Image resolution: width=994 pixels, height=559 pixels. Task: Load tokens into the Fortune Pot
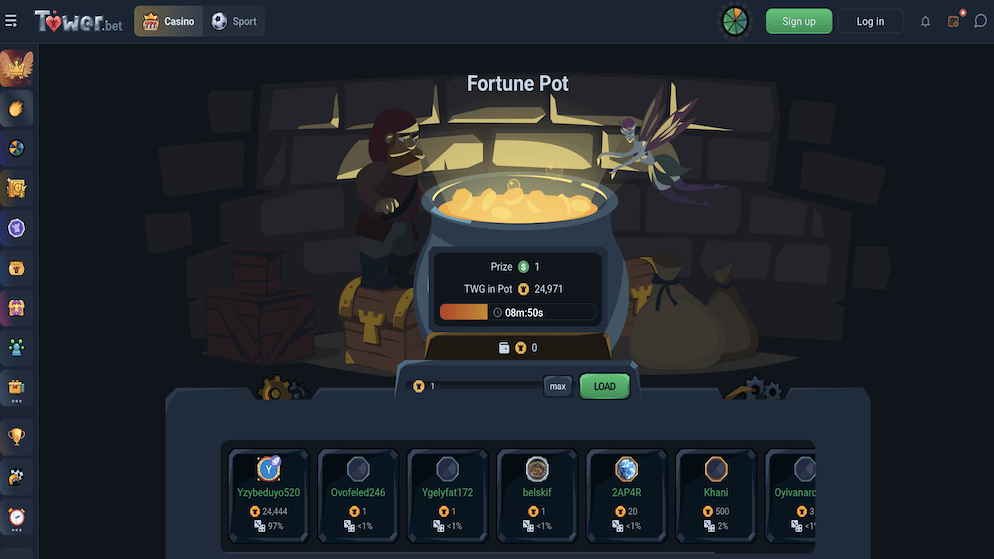click(604, 386)
